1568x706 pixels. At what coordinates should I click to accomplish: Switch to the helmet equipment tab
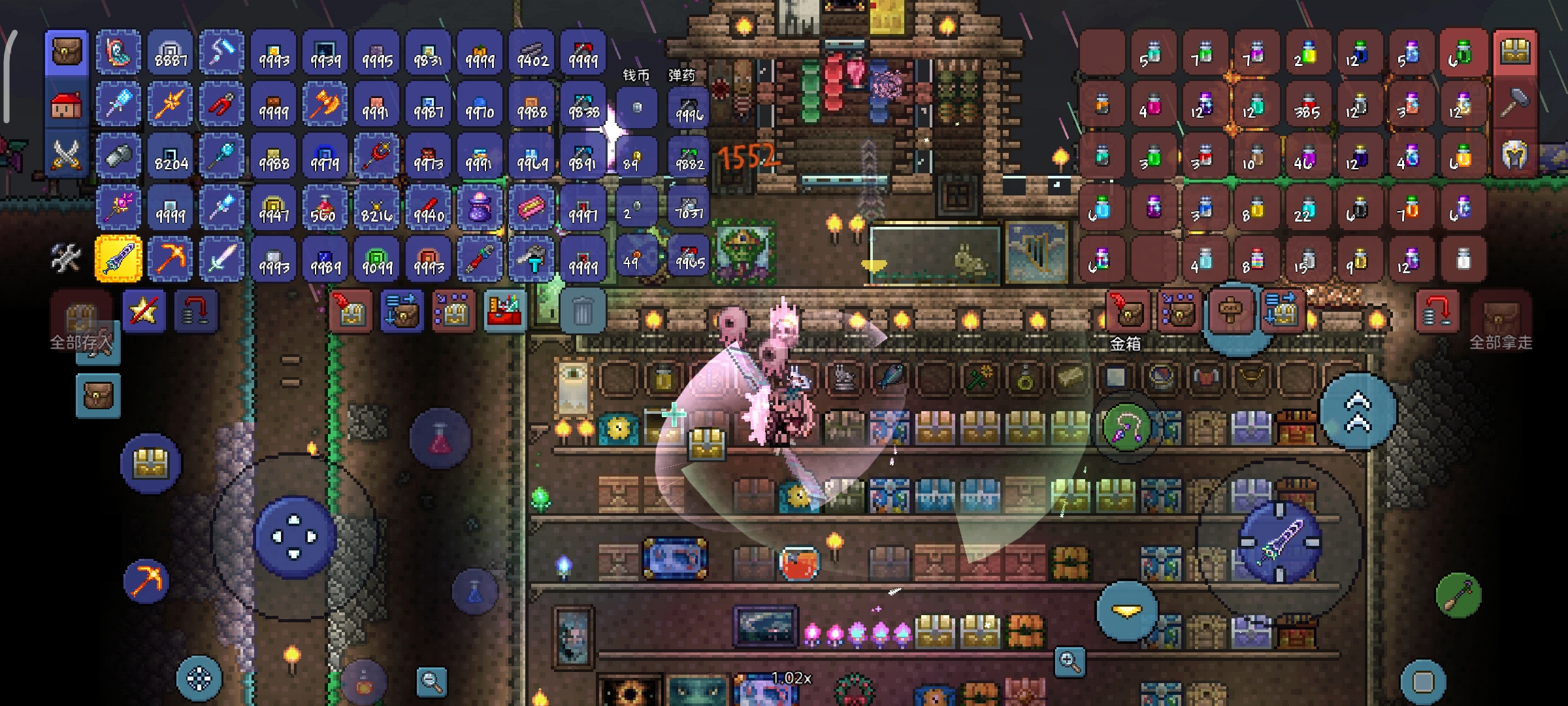(x=1516, y=156)
